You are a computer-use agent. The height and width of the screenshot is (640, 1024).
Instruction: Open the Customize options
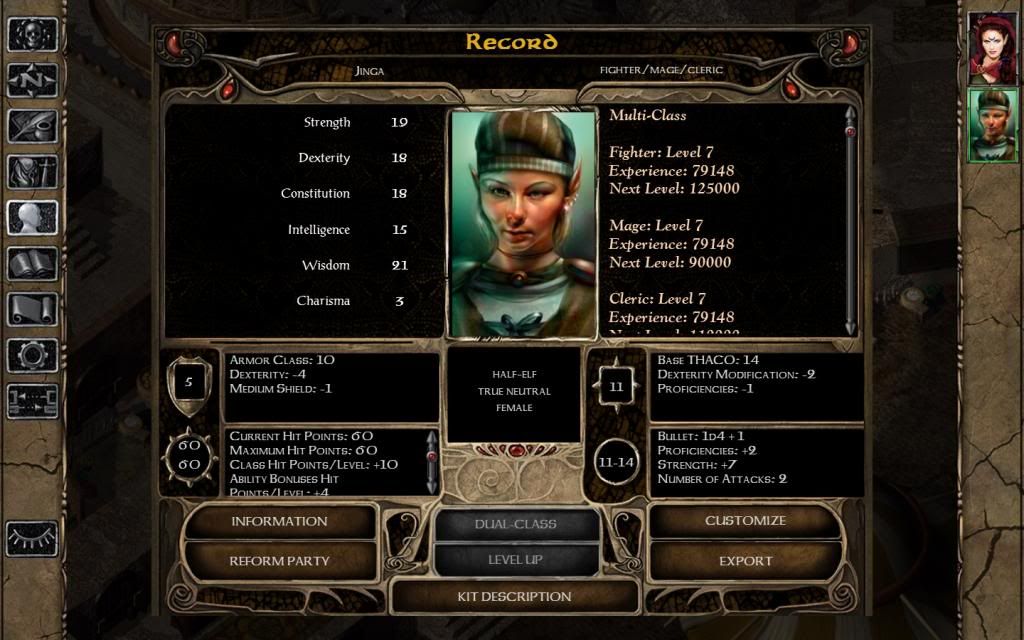pyautogui.click(x=745, y=521)
